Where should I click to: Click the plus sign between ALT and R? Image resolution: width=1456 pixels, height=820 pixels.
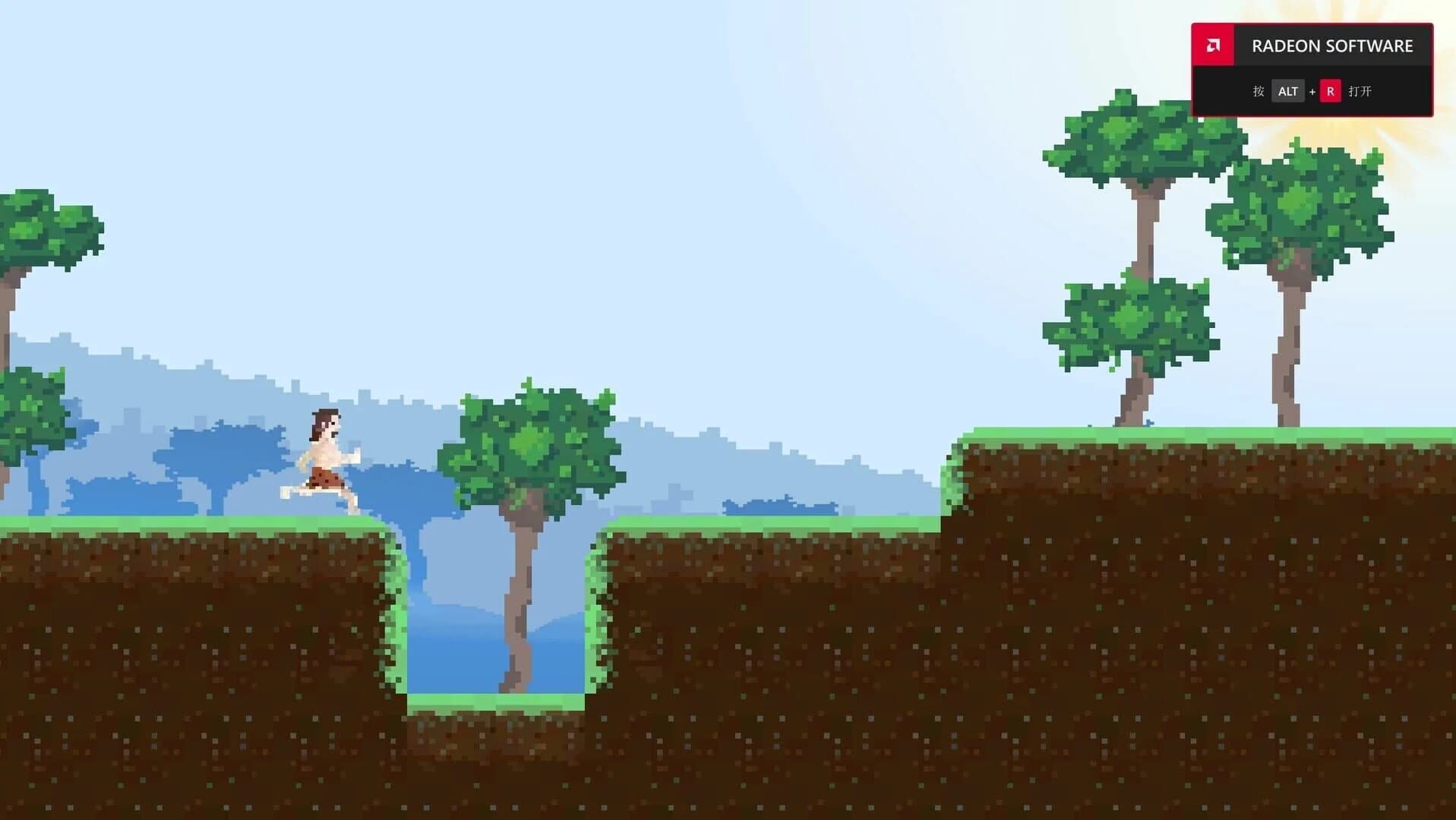[x=1312, y=91]
